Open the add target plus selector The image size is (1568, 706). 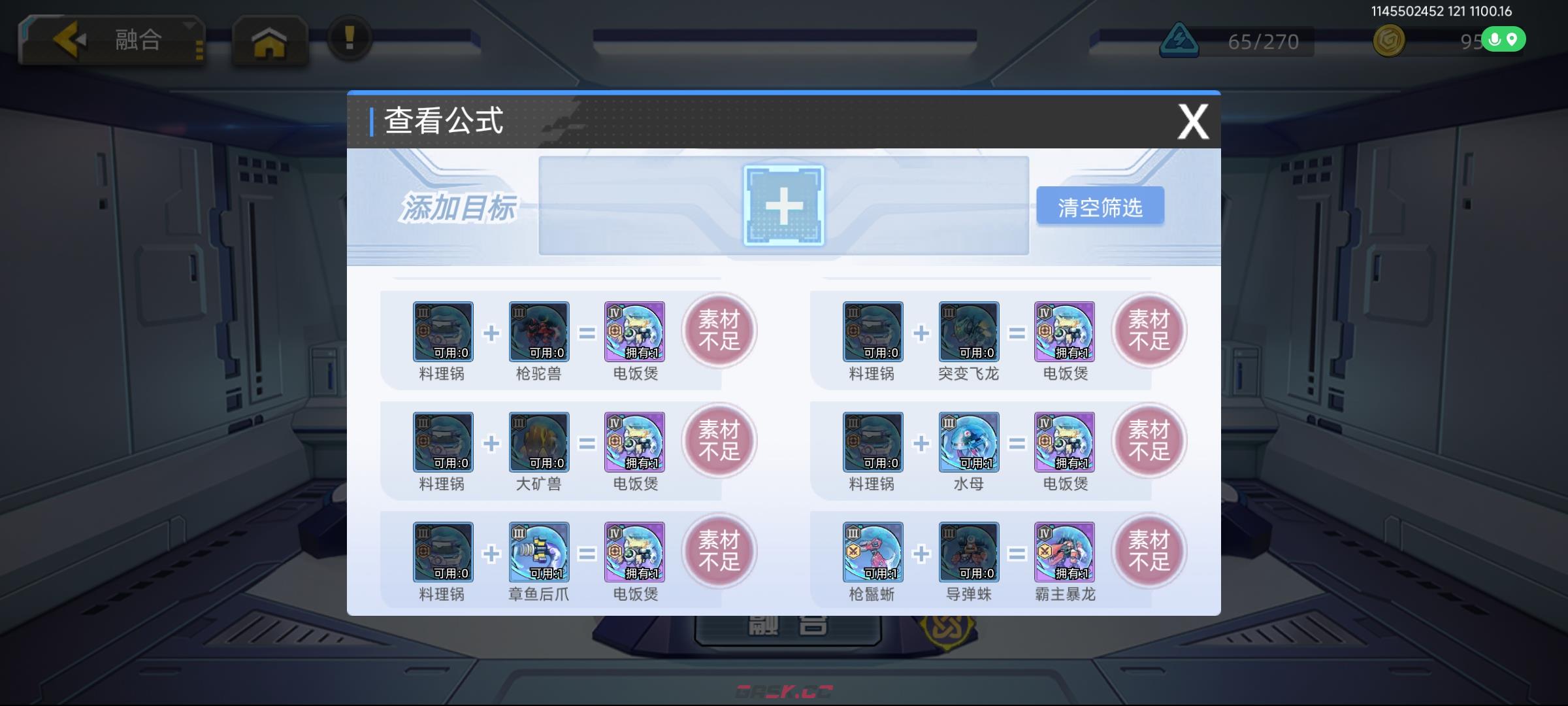[783, 204]
